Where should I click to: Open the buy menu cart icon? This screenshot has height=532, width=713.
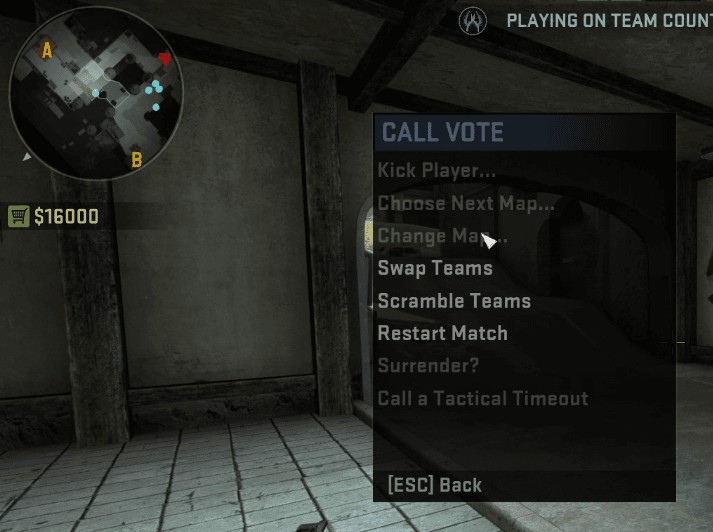click(x=18, y=216)
